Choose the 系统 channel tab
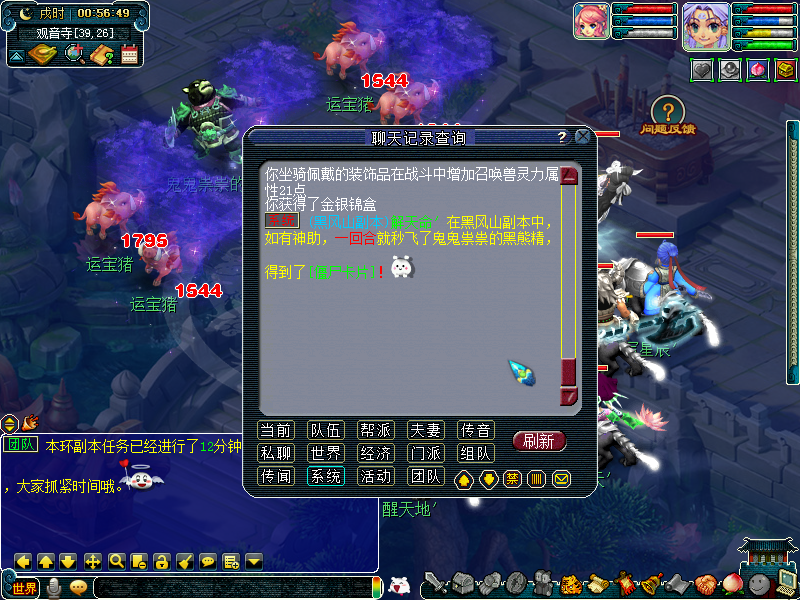 coord(325,476)
